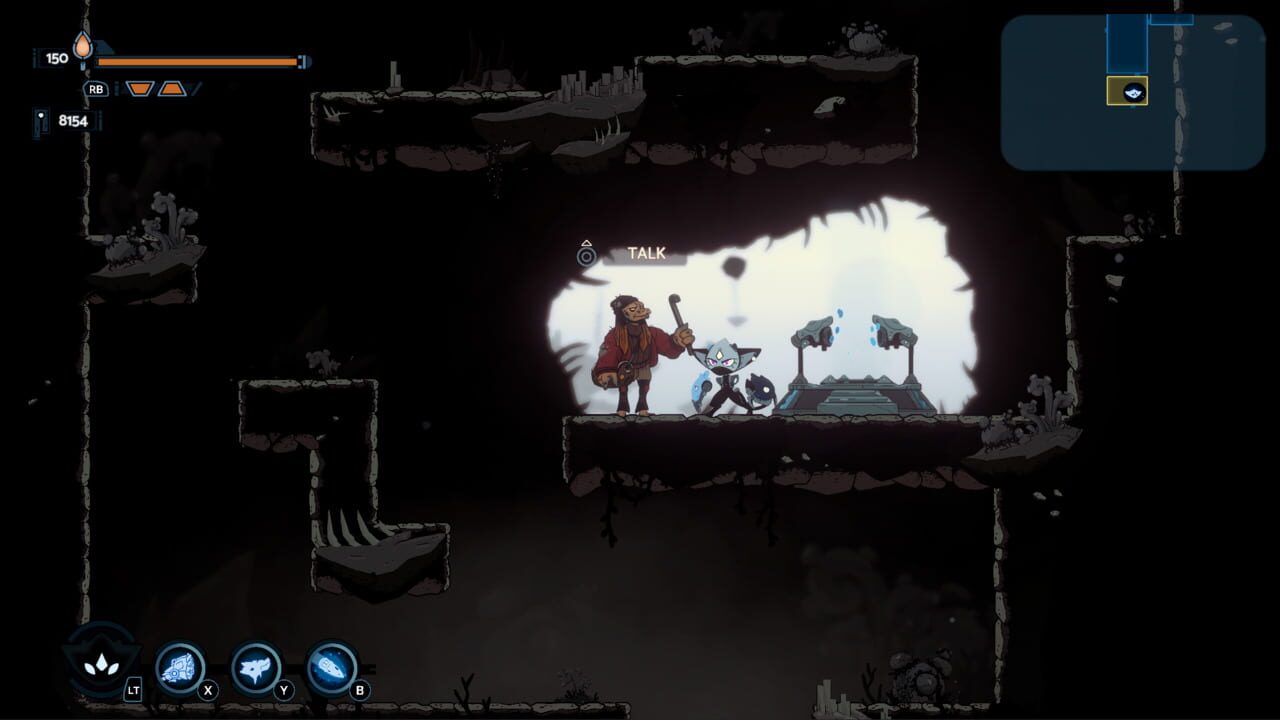Viewport: 1280px width, 720px height.
Task: Click the currency pin icon beside 8154
Action: pos(42,124)
